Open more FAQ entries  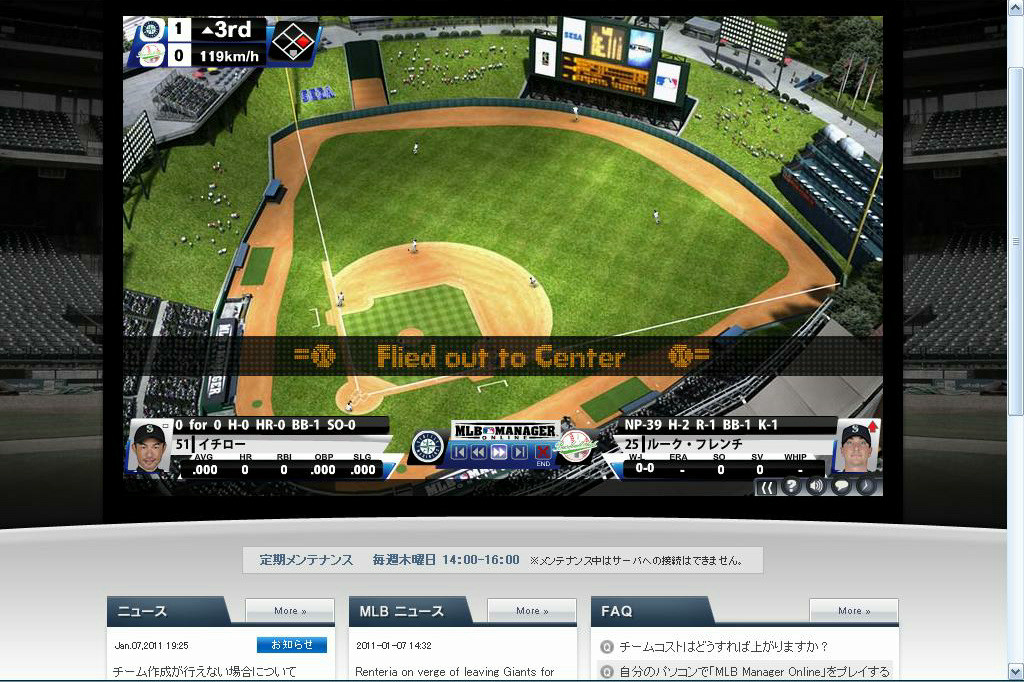click(853, 611)
